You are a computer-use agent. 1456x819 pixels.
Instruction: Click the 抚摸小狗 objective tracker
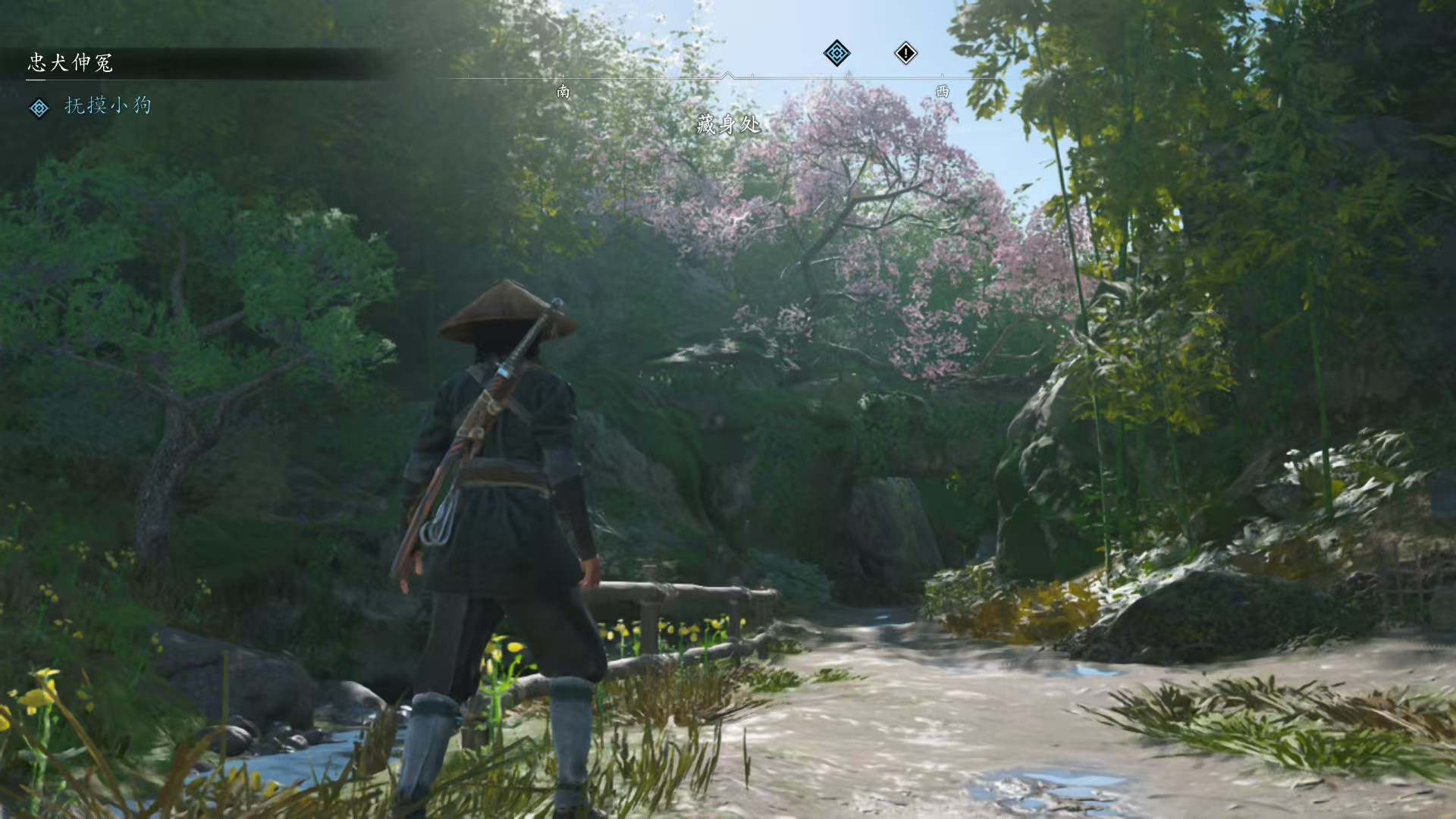pos(107,106)
